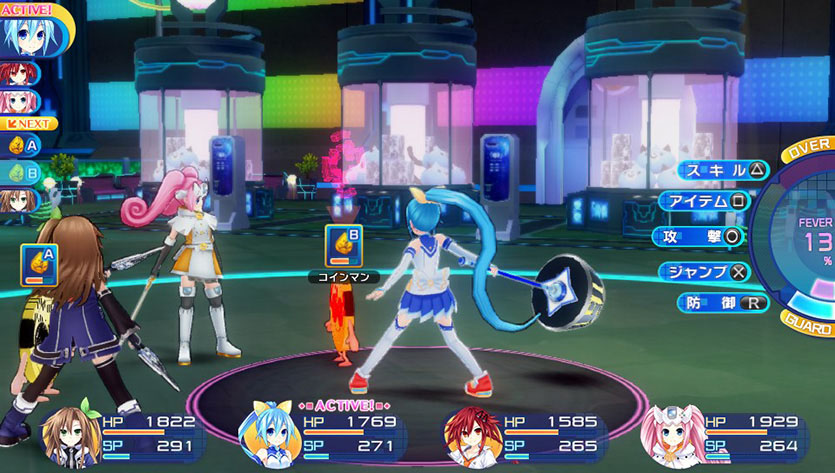Choose the red-haired party member with HP 1585

coord(526,435)
